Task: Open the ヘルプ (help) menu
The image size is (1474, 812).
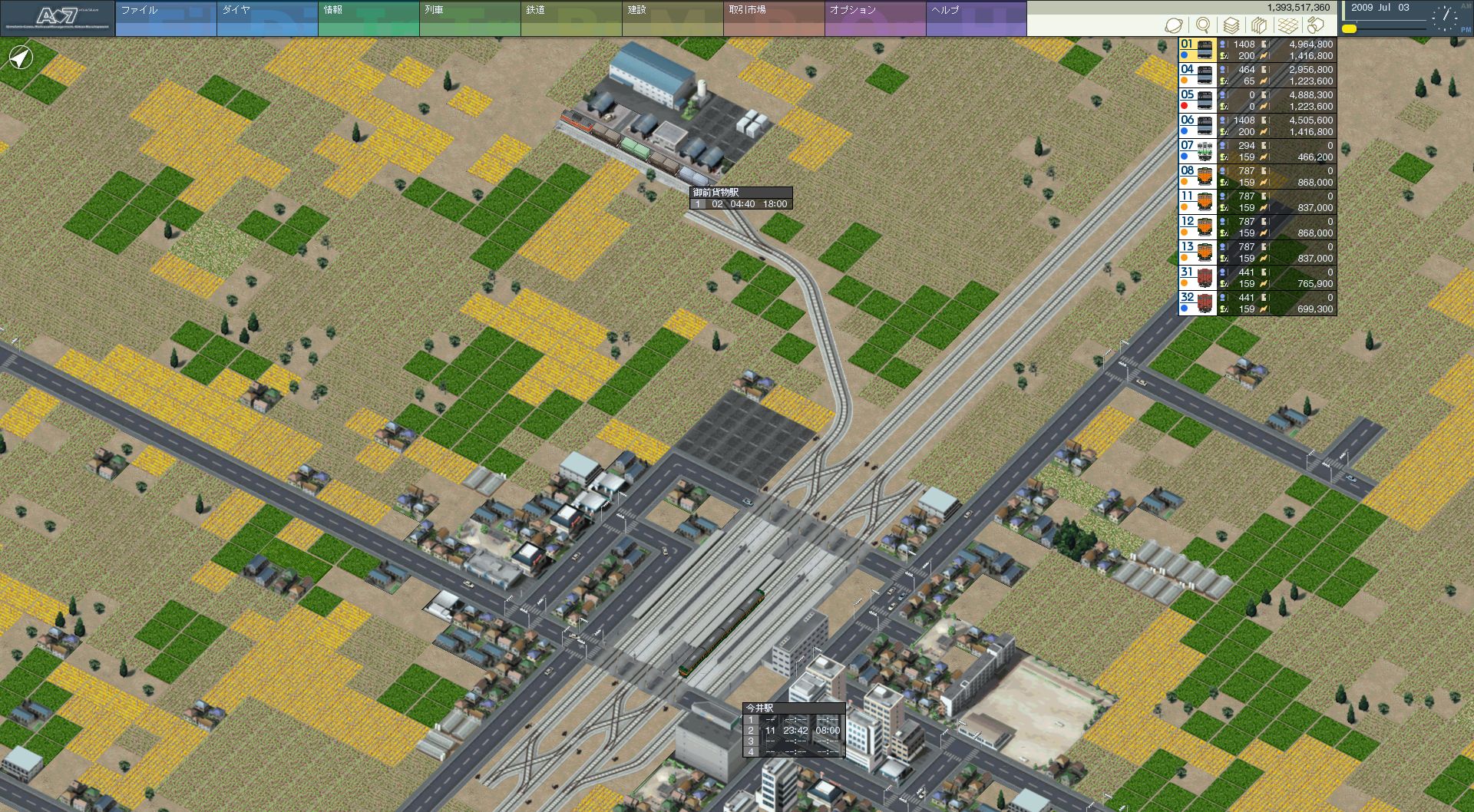Action: point(976,18)
